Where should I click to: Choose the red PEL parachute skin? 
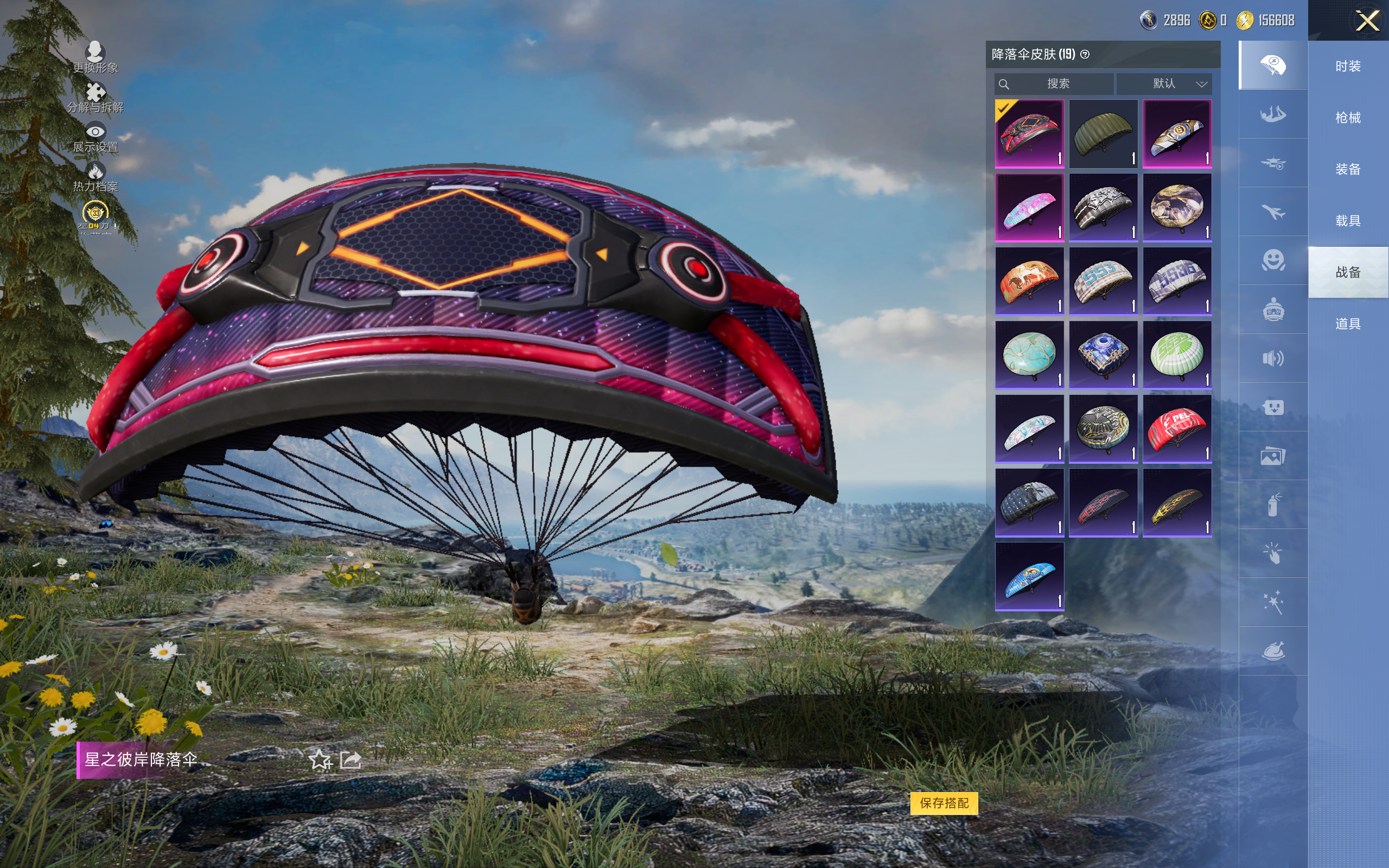[1177, 429]
